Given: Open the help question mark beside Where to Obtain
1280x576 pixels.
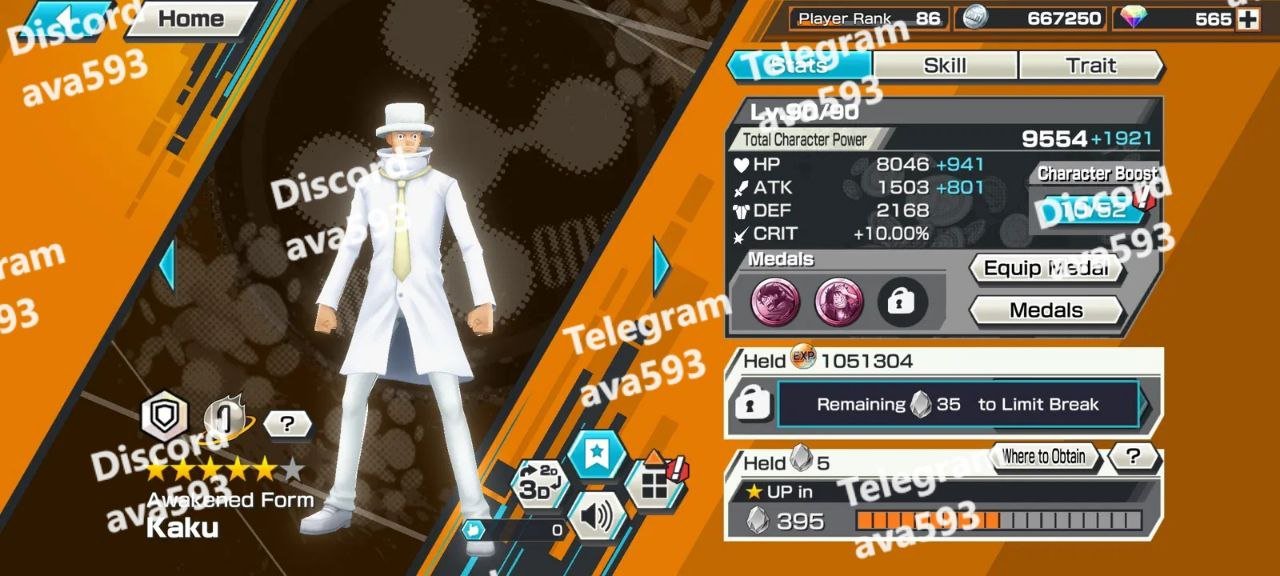Looking at the screenshot, I should (x=1133, y=457).
